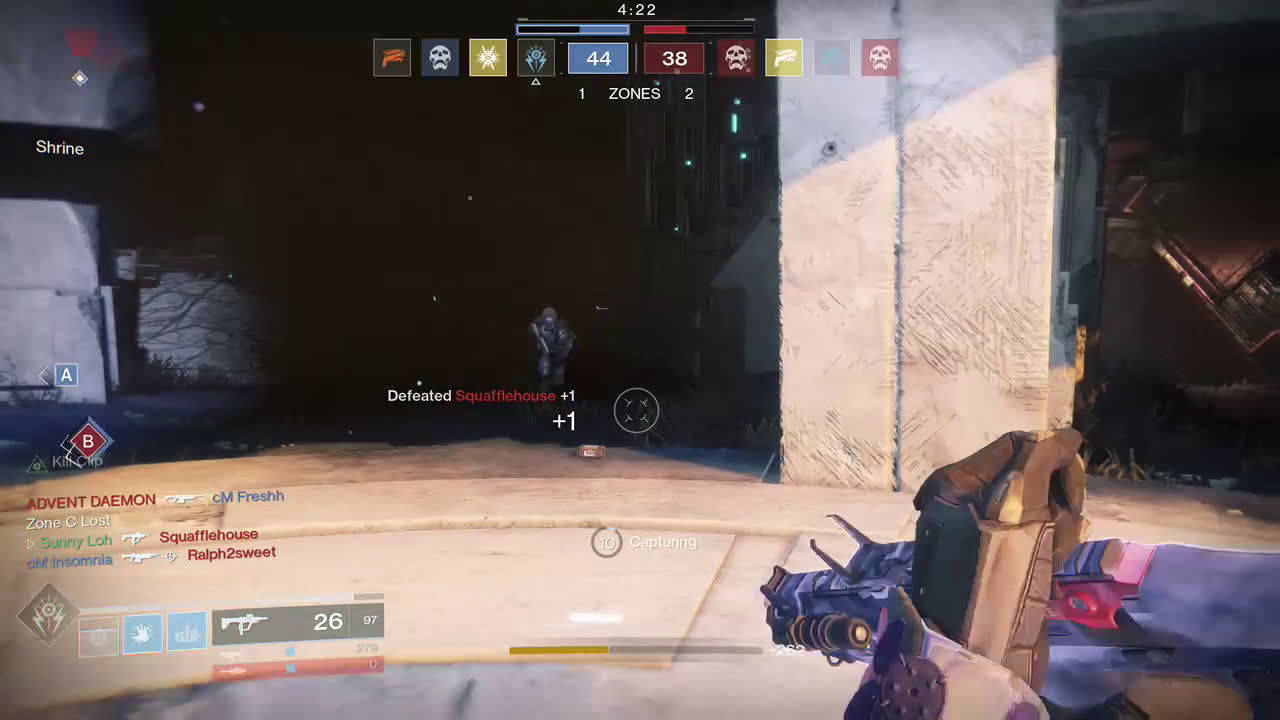The image size is (1280, 720).
Task: Select the cM Insomnia kill feed row
Action: 150,558
